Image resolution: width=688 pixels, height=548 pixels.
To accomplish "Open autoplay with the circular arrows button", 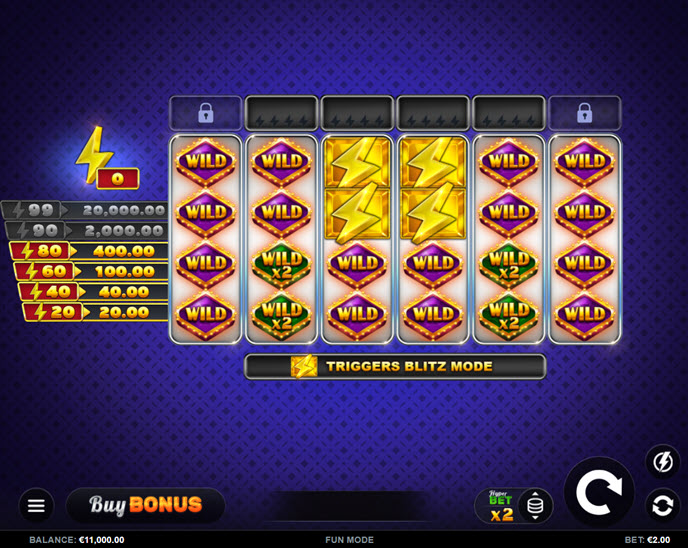I will click(x=661, y=504).
